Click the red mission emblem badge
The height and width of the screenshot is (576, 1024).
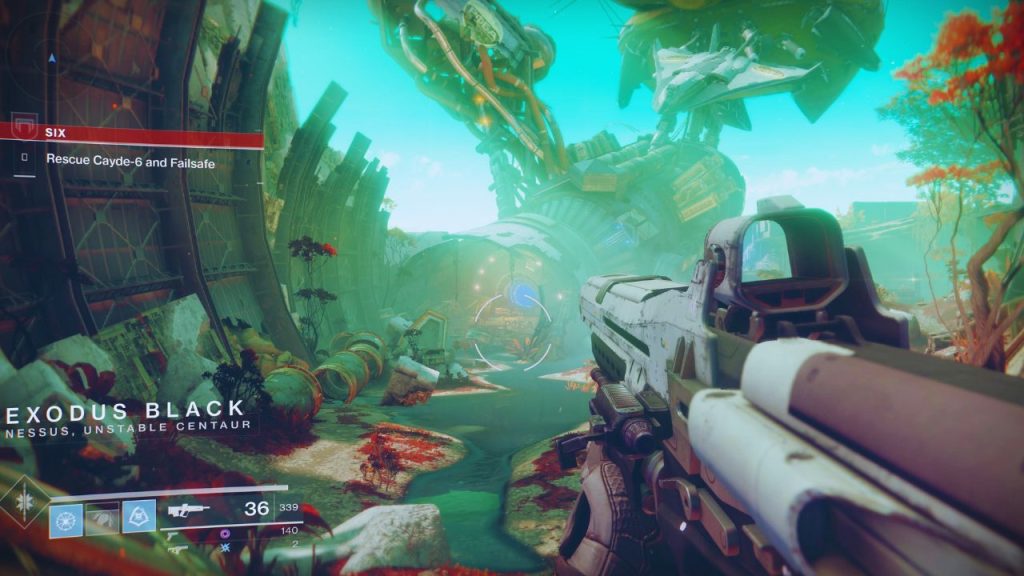point(23,129)
